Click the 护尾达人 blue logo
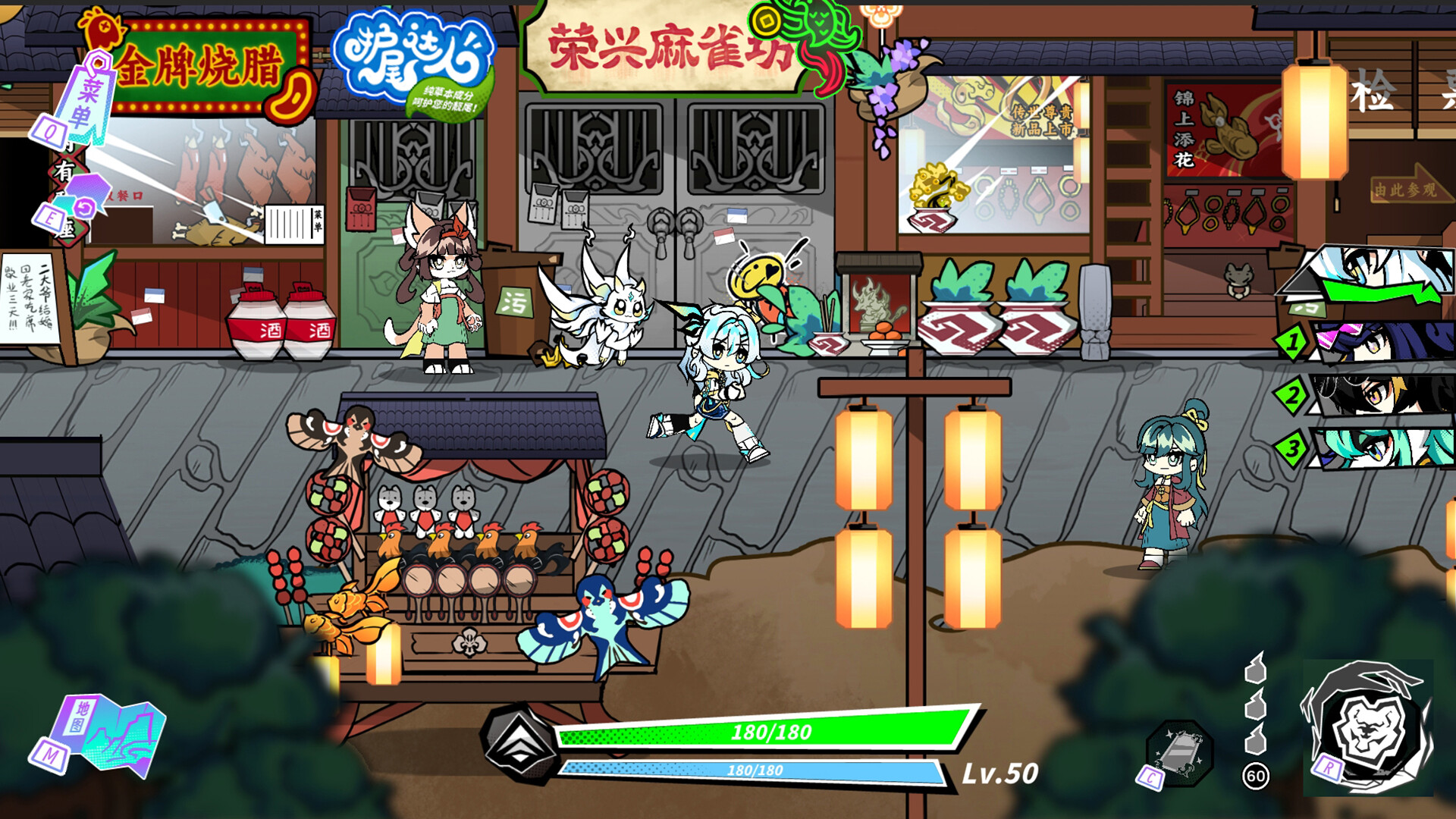The height and width of the screenshot is (819, 1456). tap(417, 53)
